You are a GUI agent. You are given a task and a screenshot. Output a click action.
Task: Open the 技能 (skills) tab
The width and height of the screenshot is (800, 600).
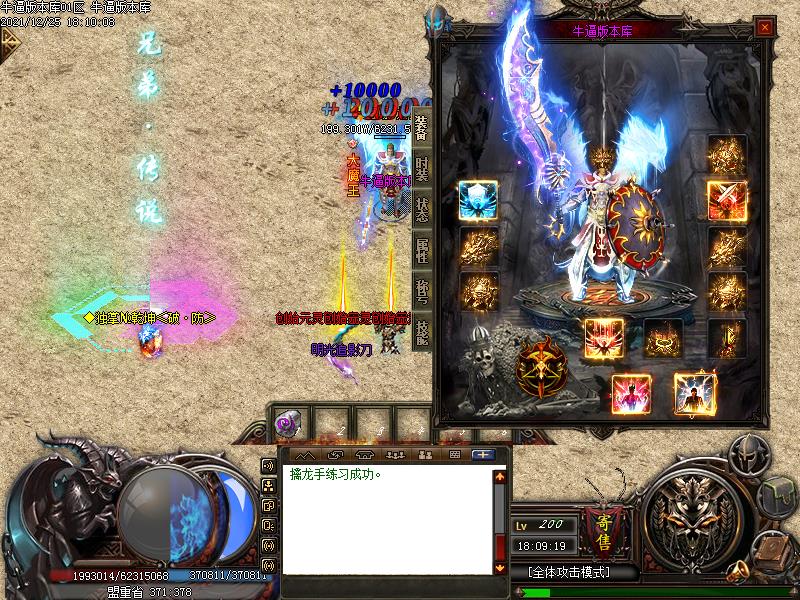coord(422,332)
